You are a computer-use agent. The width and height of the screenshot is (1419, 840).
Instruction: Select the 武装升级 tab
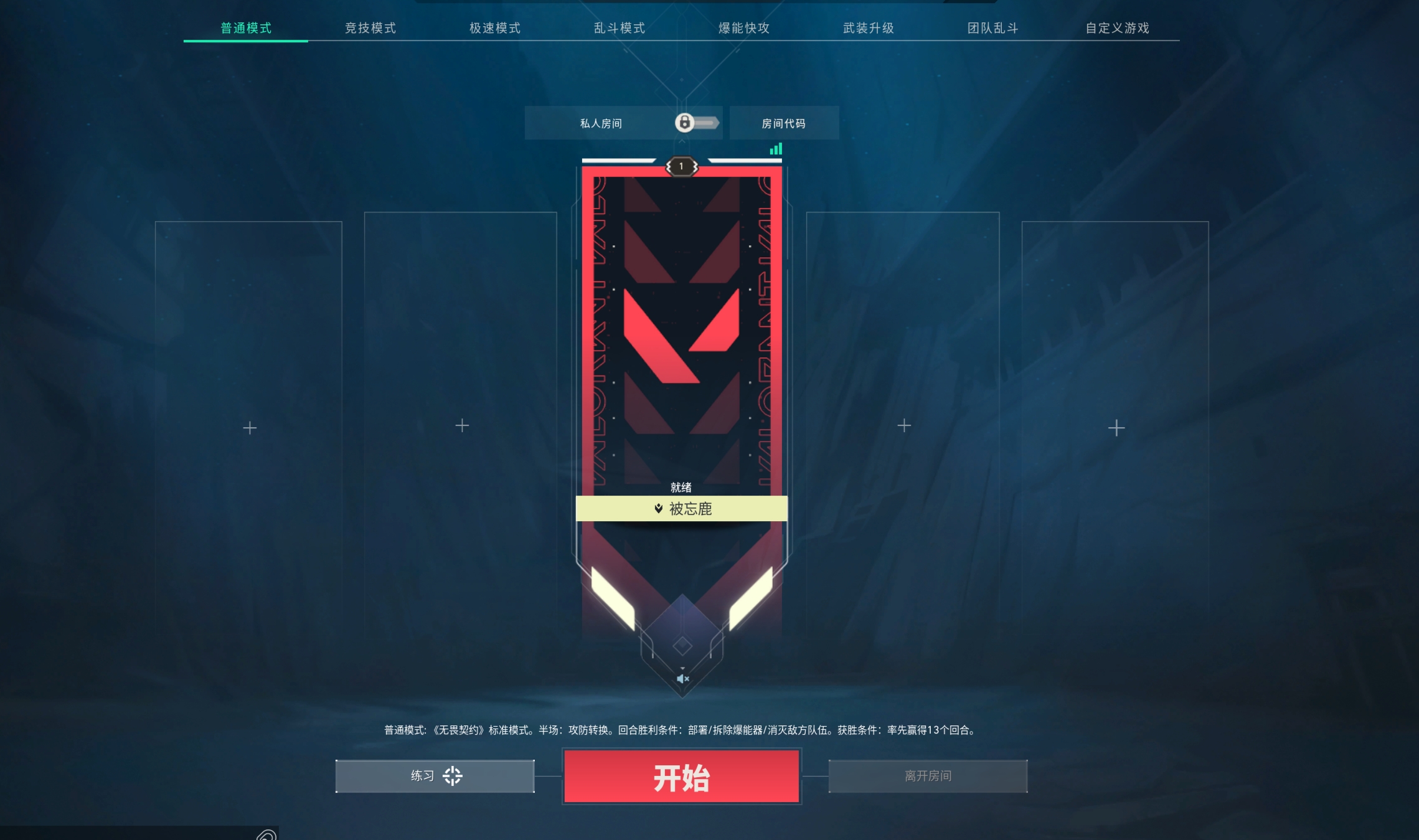click(869, 28)
